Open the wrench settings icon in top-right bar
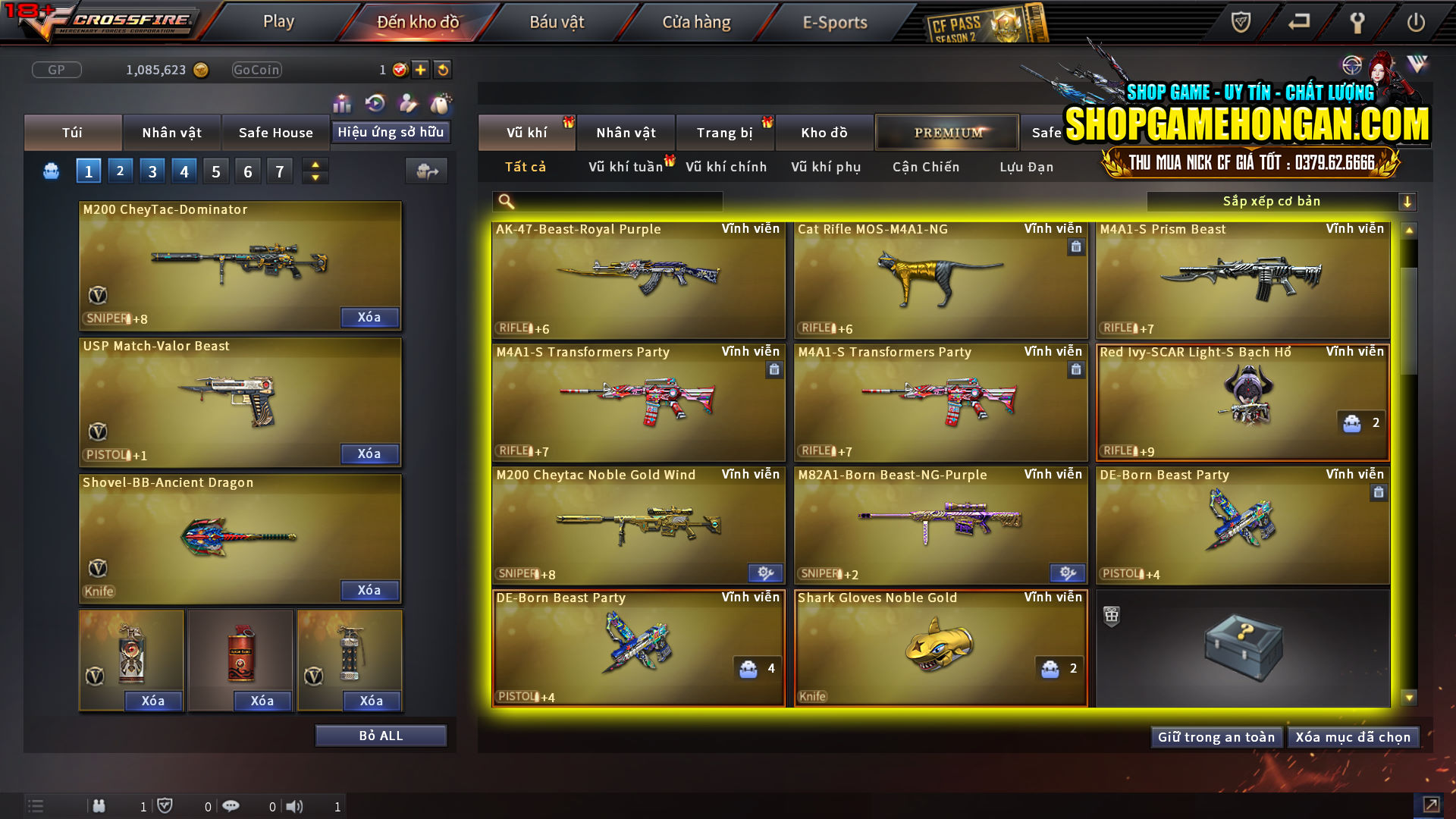This screenshot has height=819, width=1456. pyautogui.click(x=1357, y=23)
